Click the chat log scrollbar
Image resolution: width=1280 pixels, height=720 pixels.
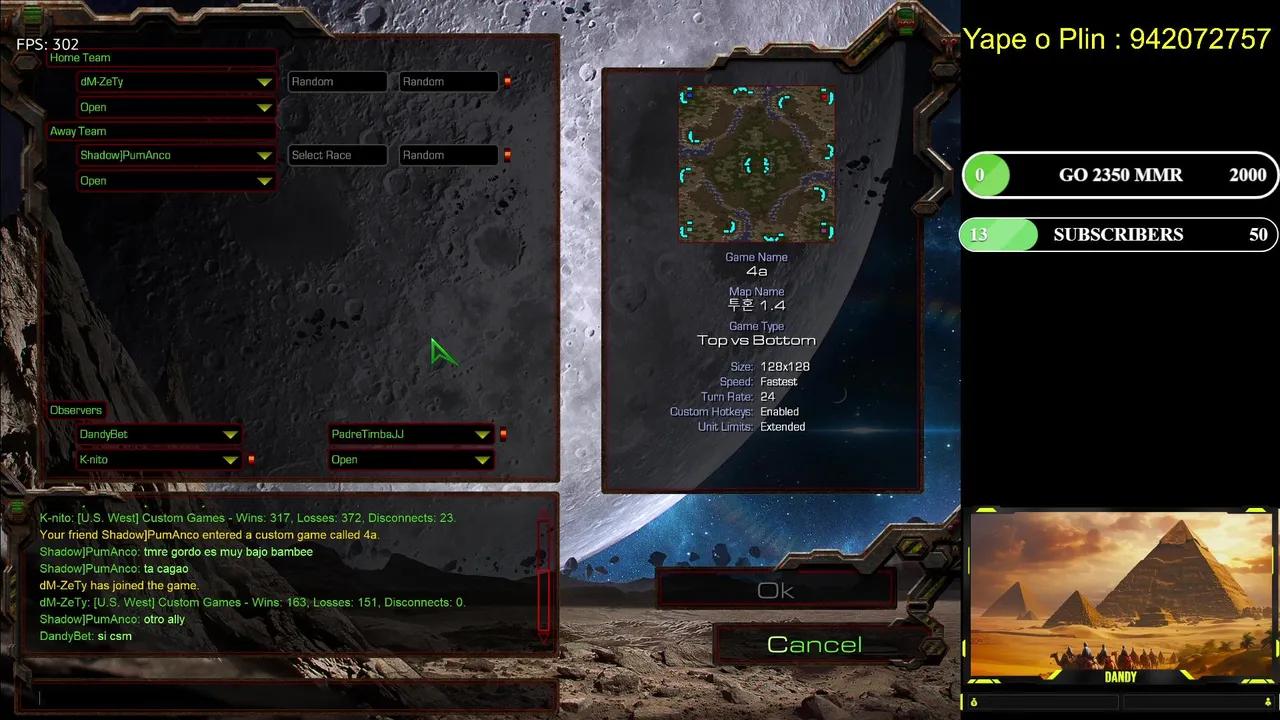(x=544, y=575)
